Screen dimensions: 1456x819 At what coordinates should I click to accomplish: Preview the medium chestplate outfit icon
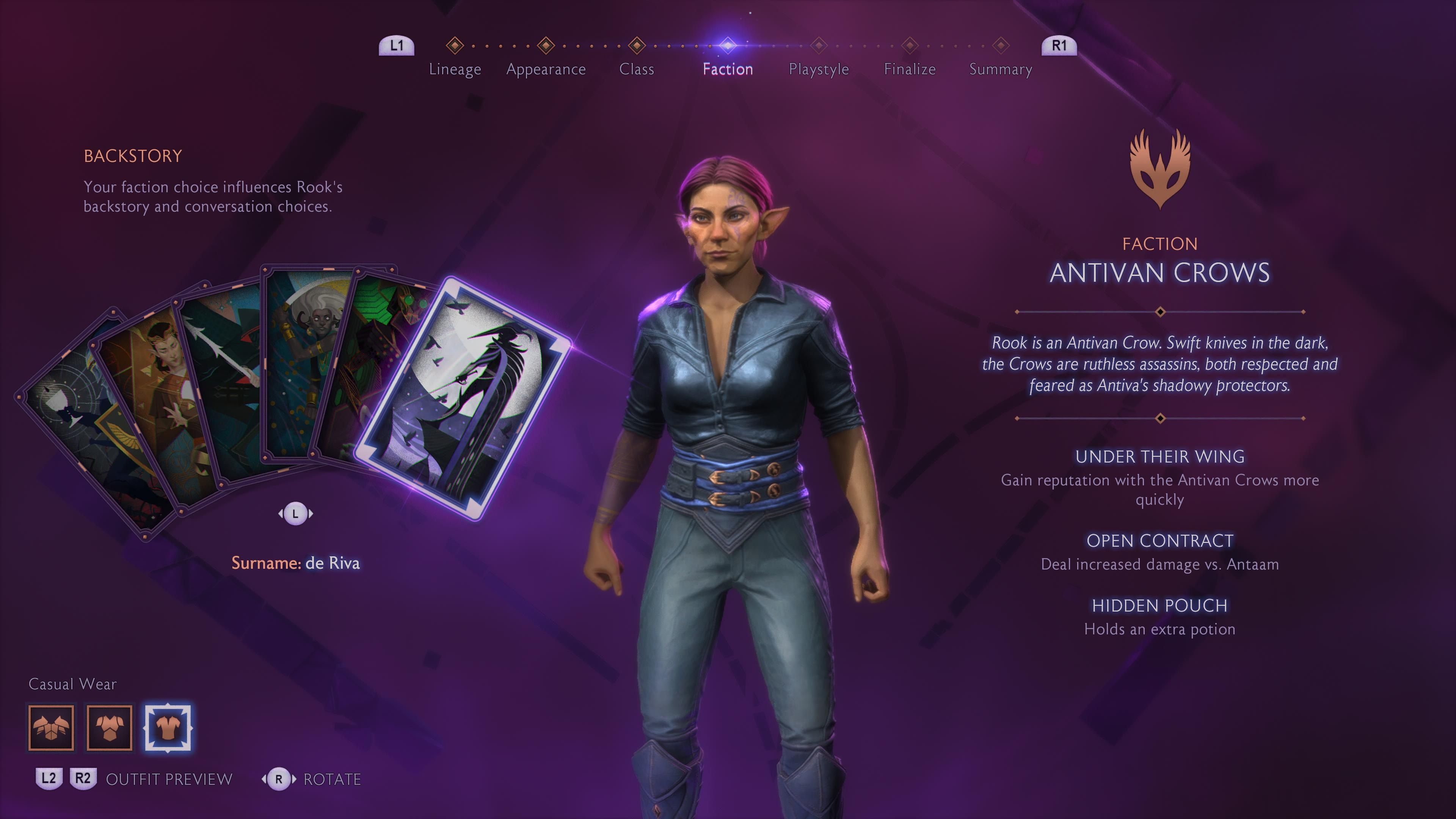(110, 728)
